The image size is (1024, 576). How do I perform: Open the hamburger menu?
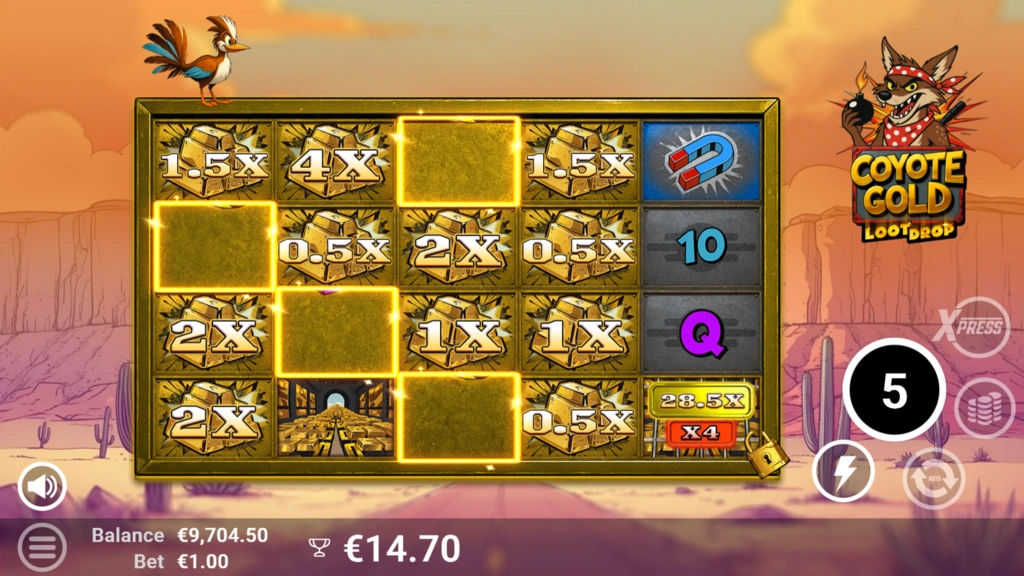pyautogui.click(x=42, y=547)
